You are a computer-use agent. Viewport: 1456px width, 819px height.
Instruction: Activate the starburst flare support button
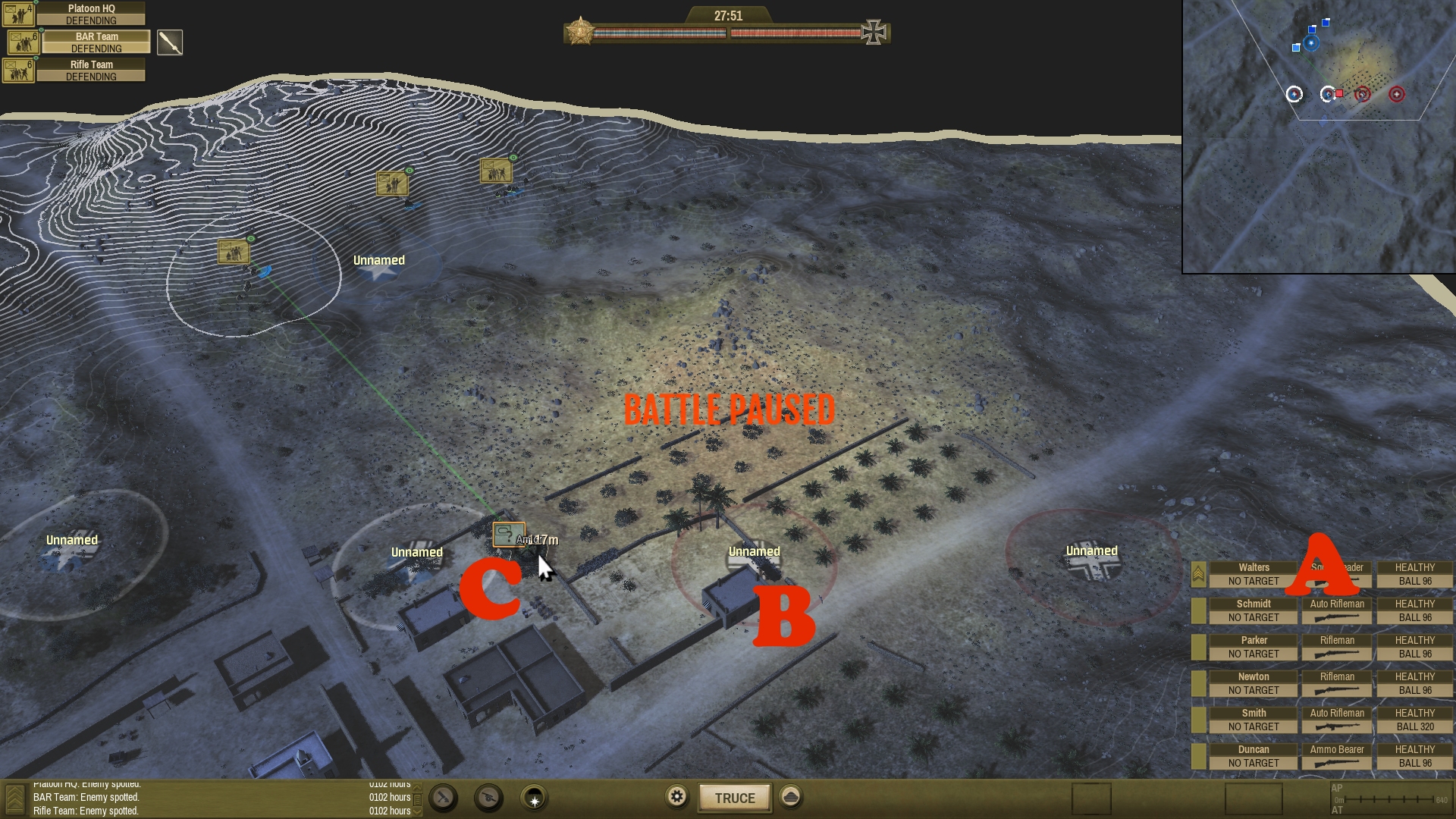point(535,799)
